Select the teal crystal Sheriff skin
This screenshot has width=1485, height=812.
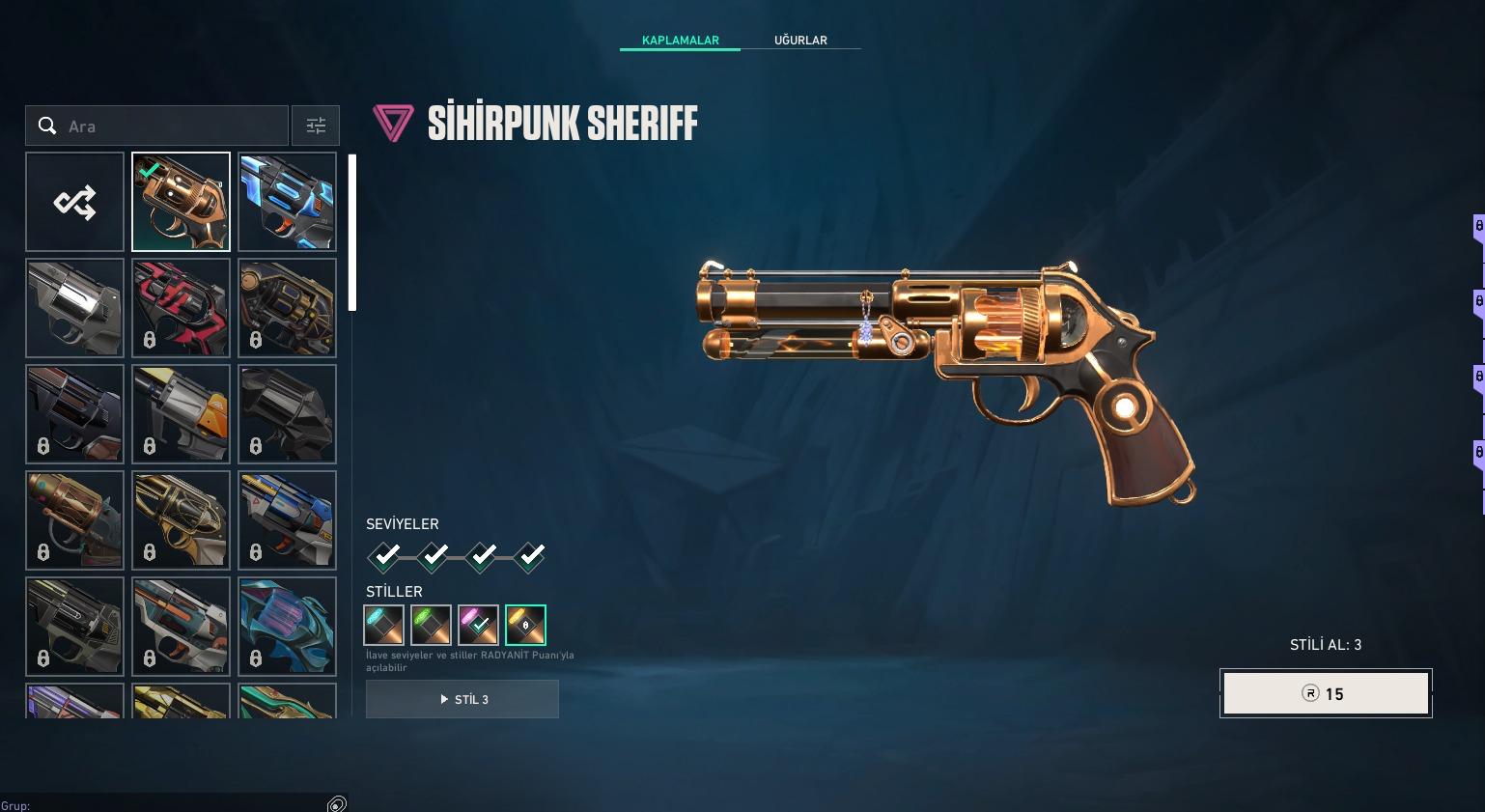tap(287, 627)
